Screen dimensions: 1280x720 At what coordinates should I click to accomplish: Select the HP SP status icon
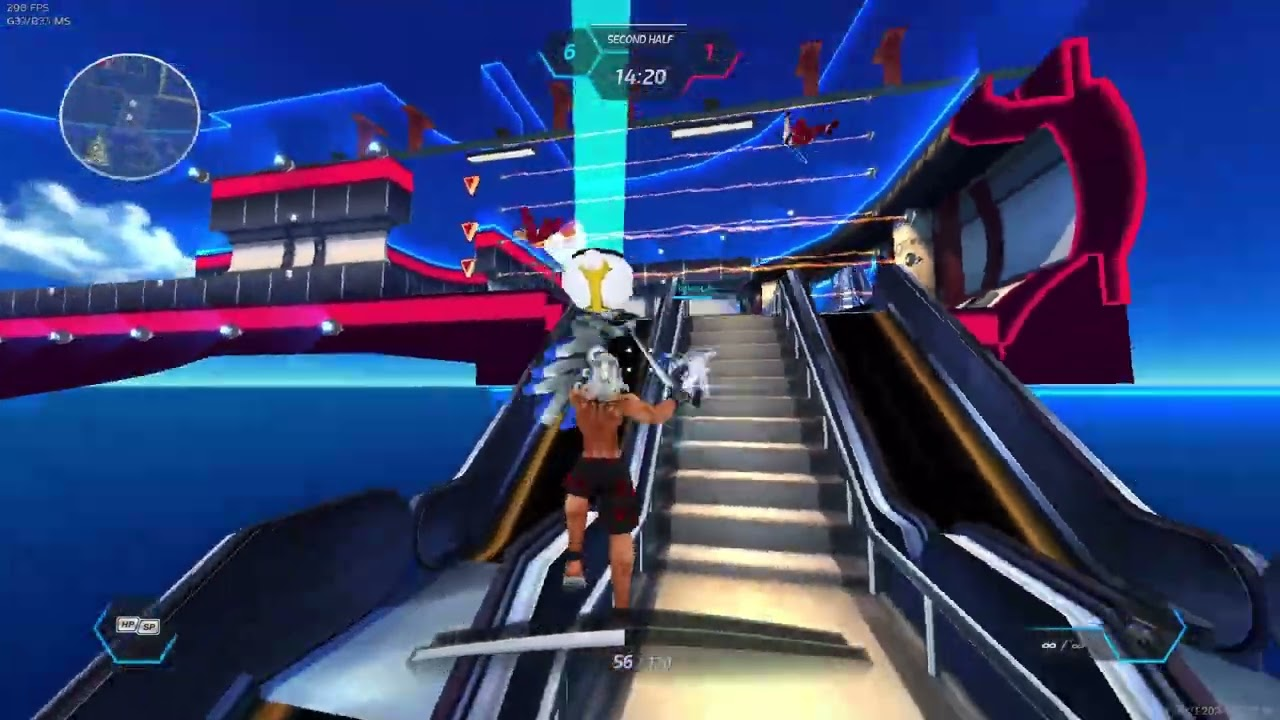point(138,626)
